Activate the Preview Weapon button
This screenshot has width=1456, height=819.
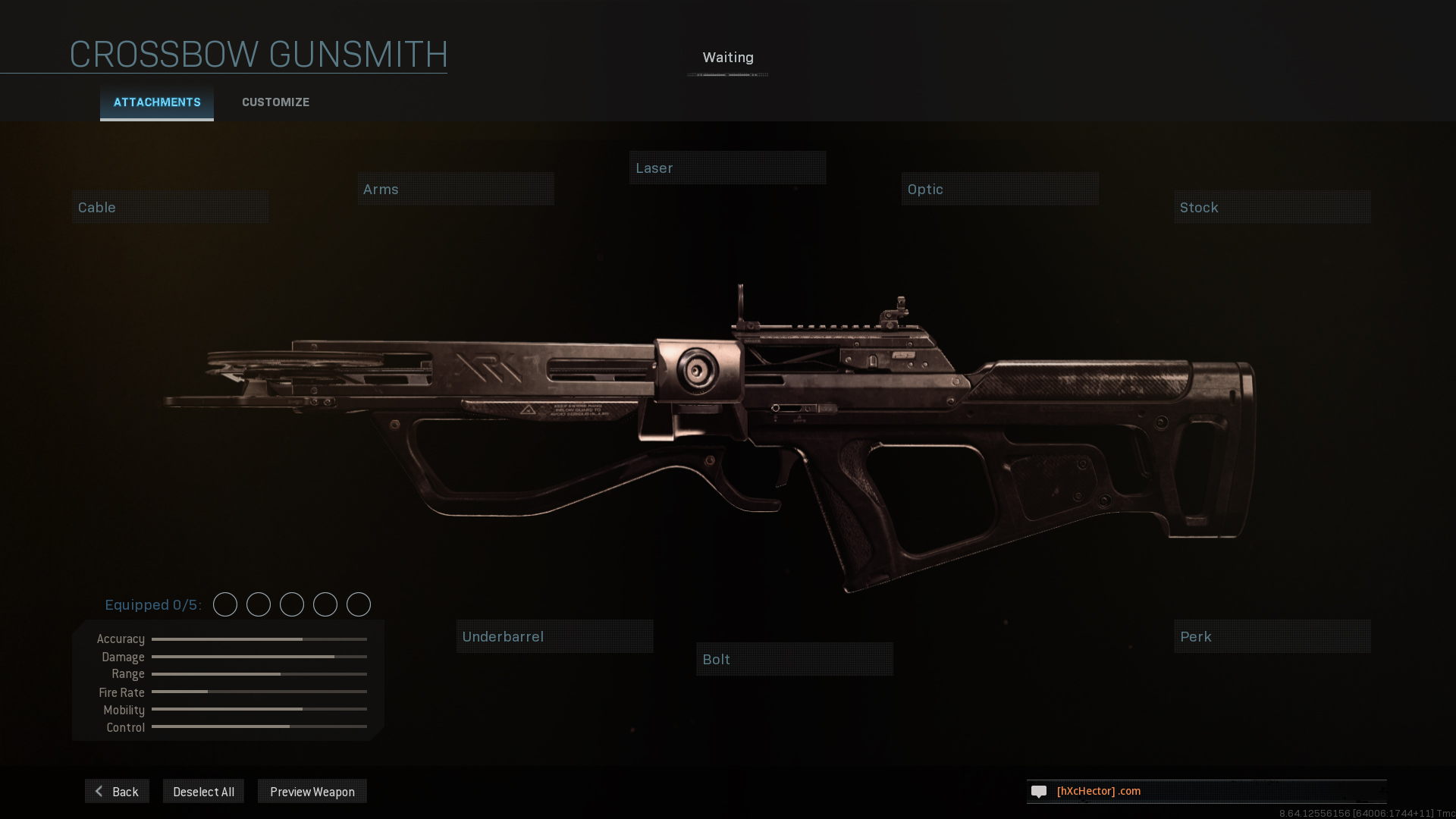[312, 791]
